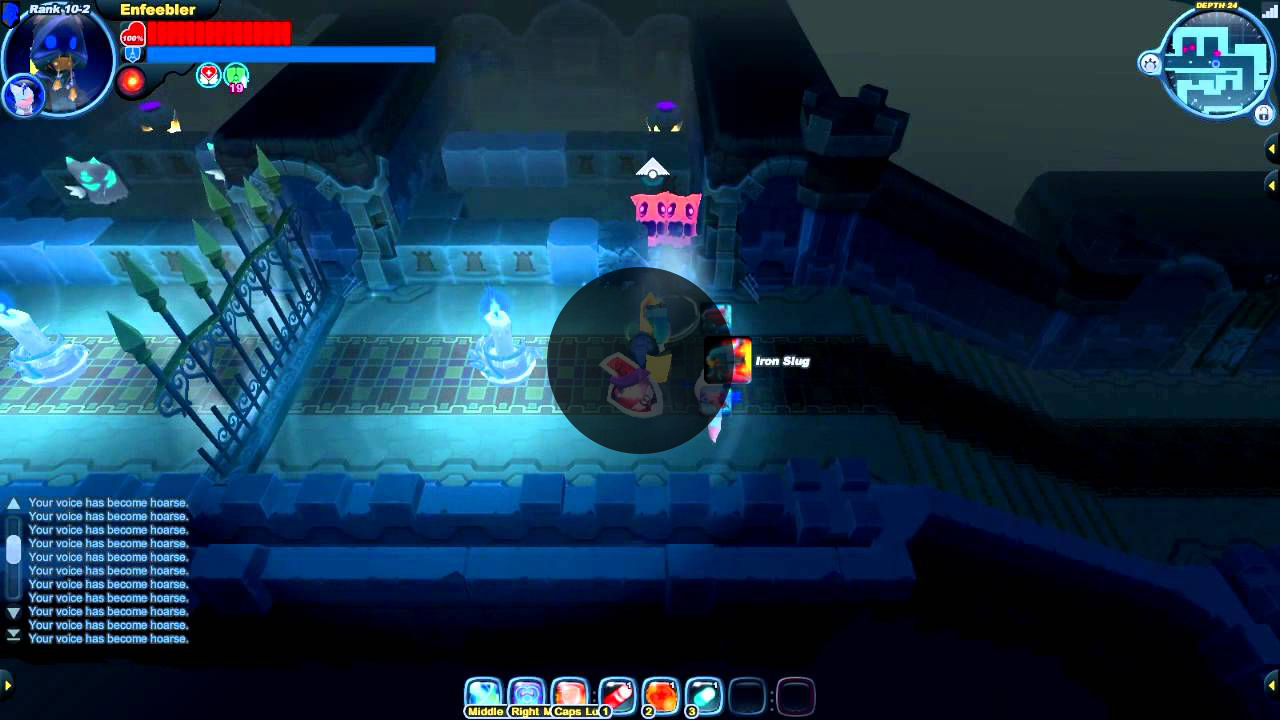The width and height of the screenshot is (1280, 720).
Task: Click the green buff icon showing 19
Action: [236, 75]
